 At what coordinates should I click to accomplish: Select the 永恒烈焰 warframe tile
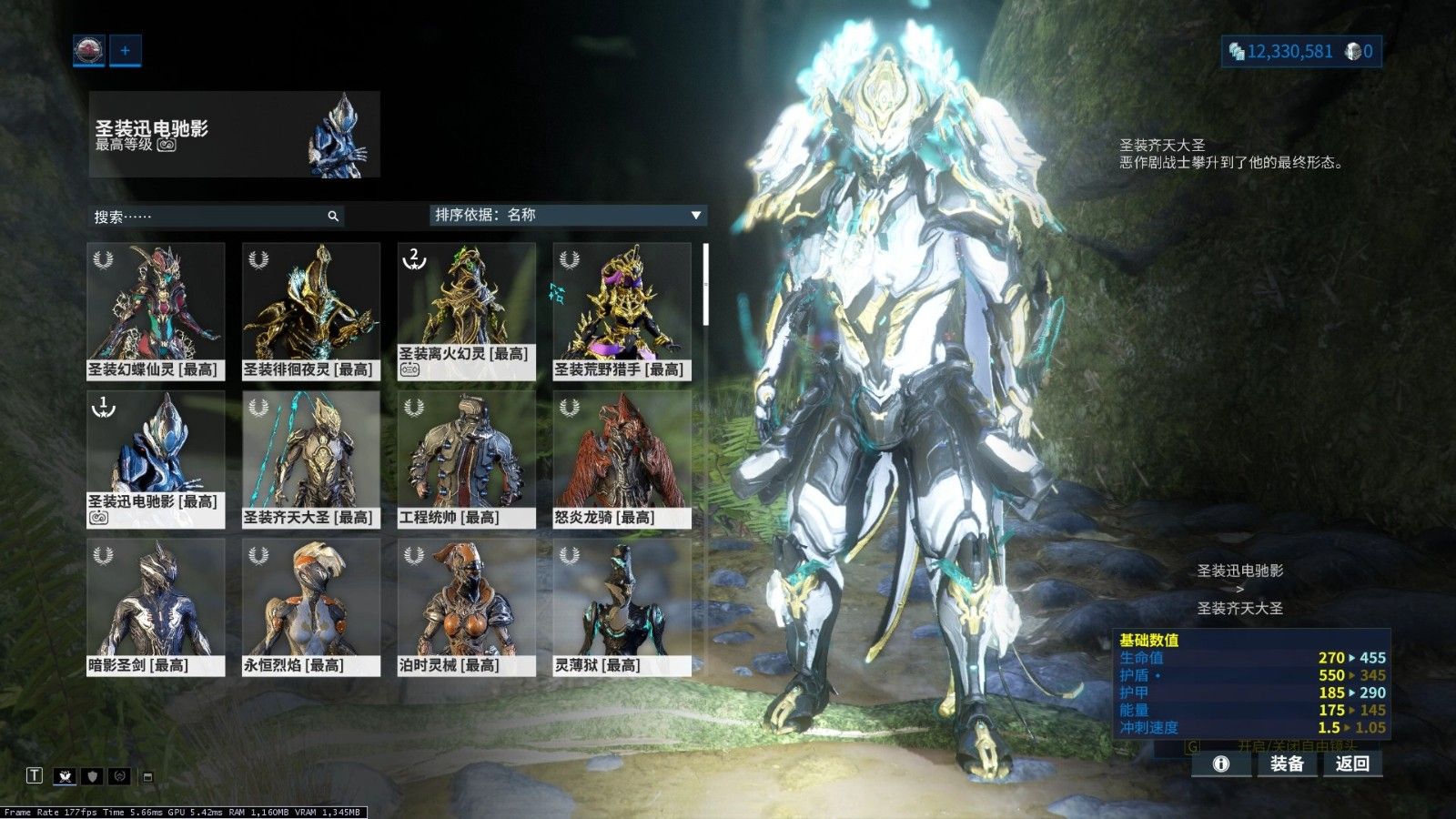click(x=310, y=607)
